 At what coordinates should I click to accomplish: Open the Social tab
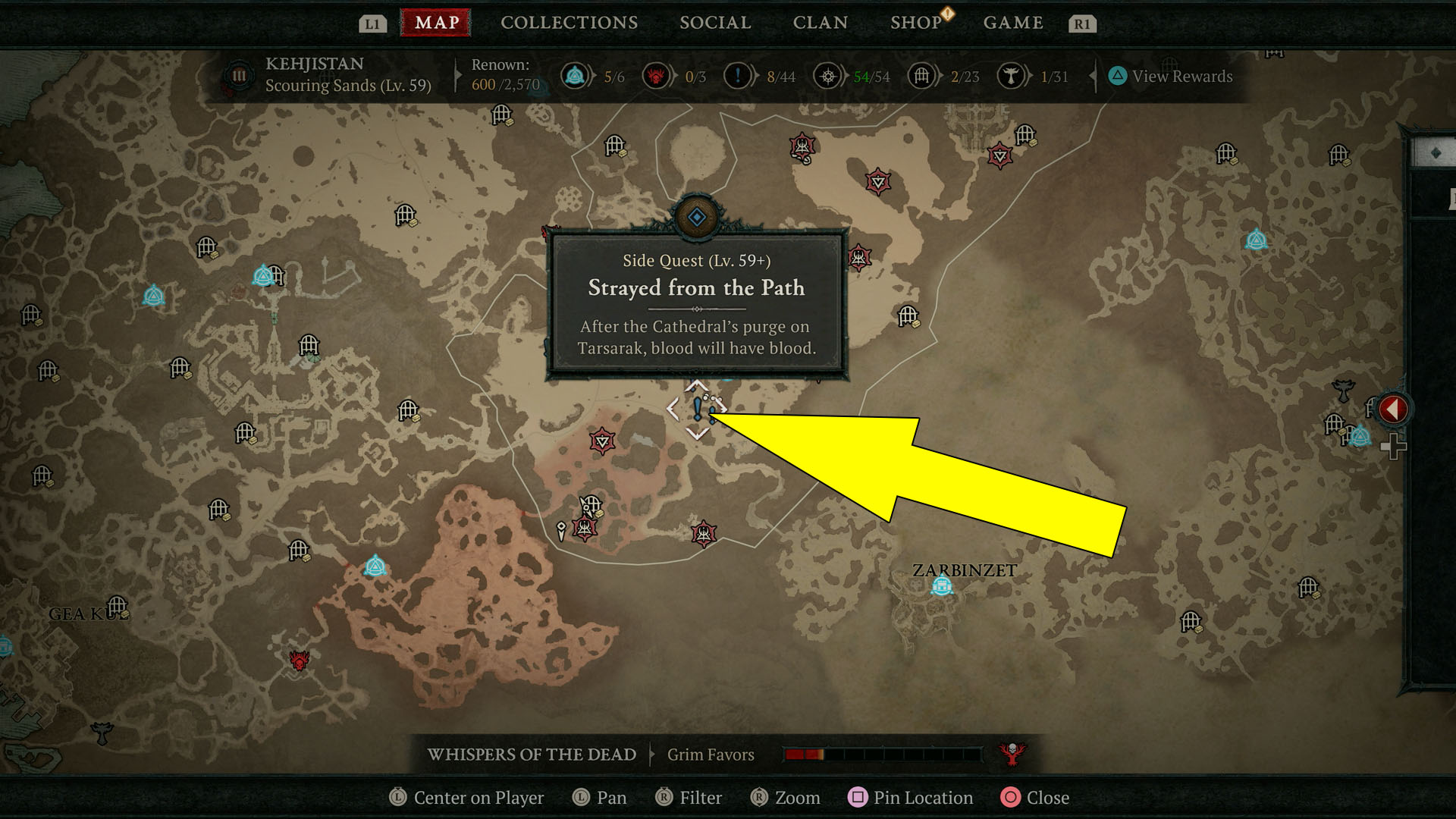tap(714, 22)
